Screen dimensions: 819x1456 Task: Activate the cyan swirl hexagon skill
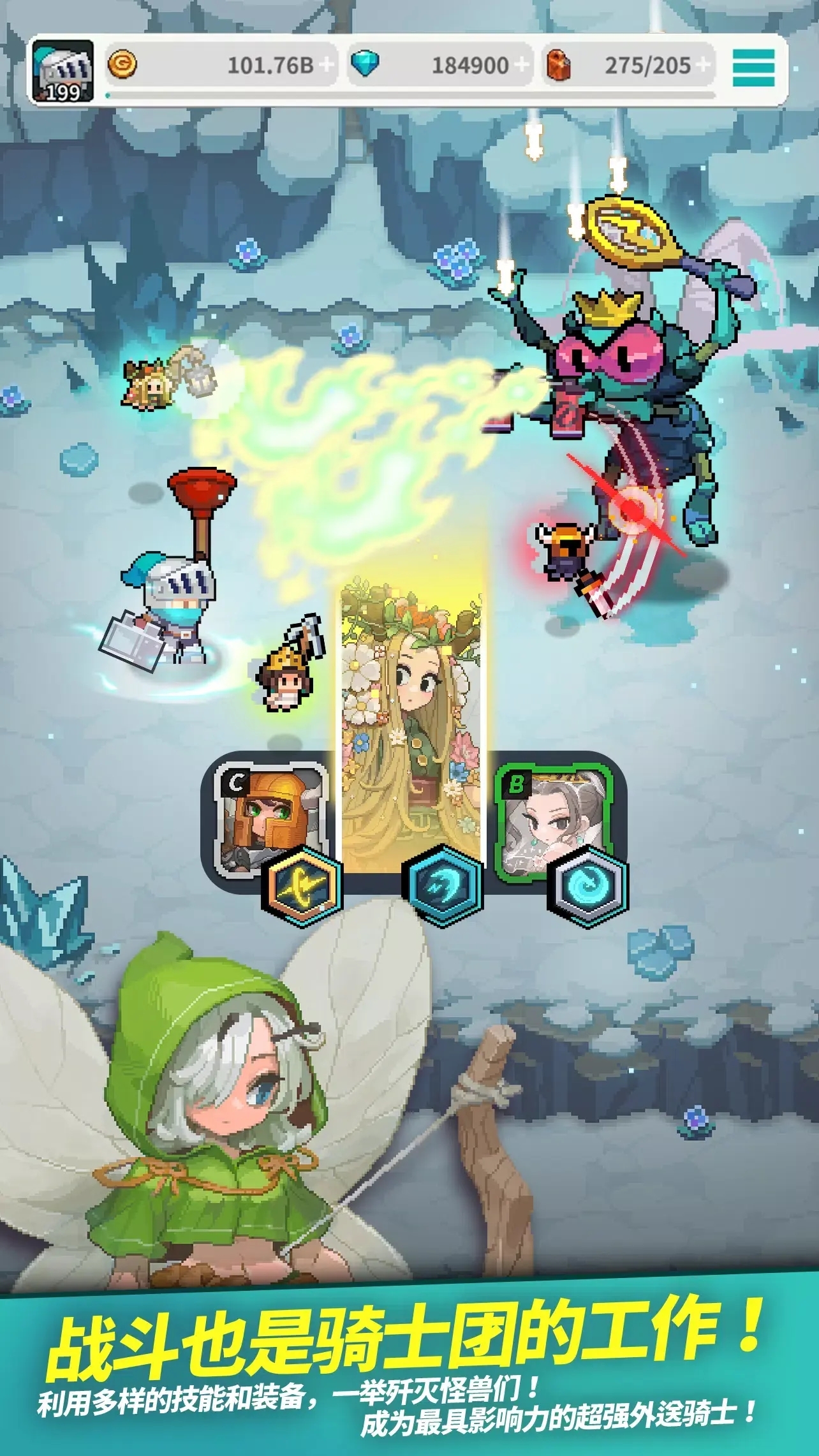tap(589, 886)
